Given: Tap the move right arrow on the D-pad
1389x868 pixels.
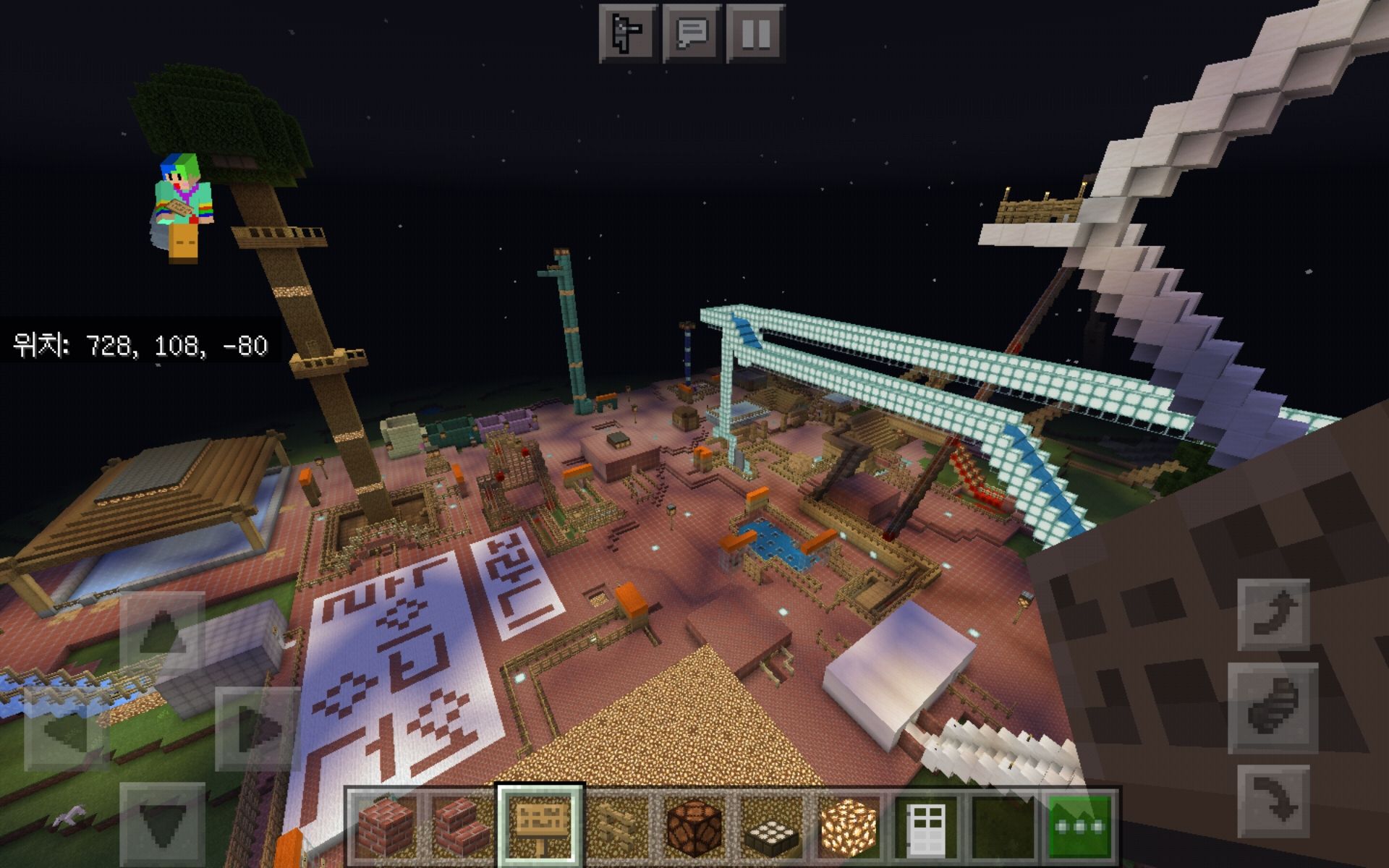Looking at the screenshot, I should coord(258,729).
